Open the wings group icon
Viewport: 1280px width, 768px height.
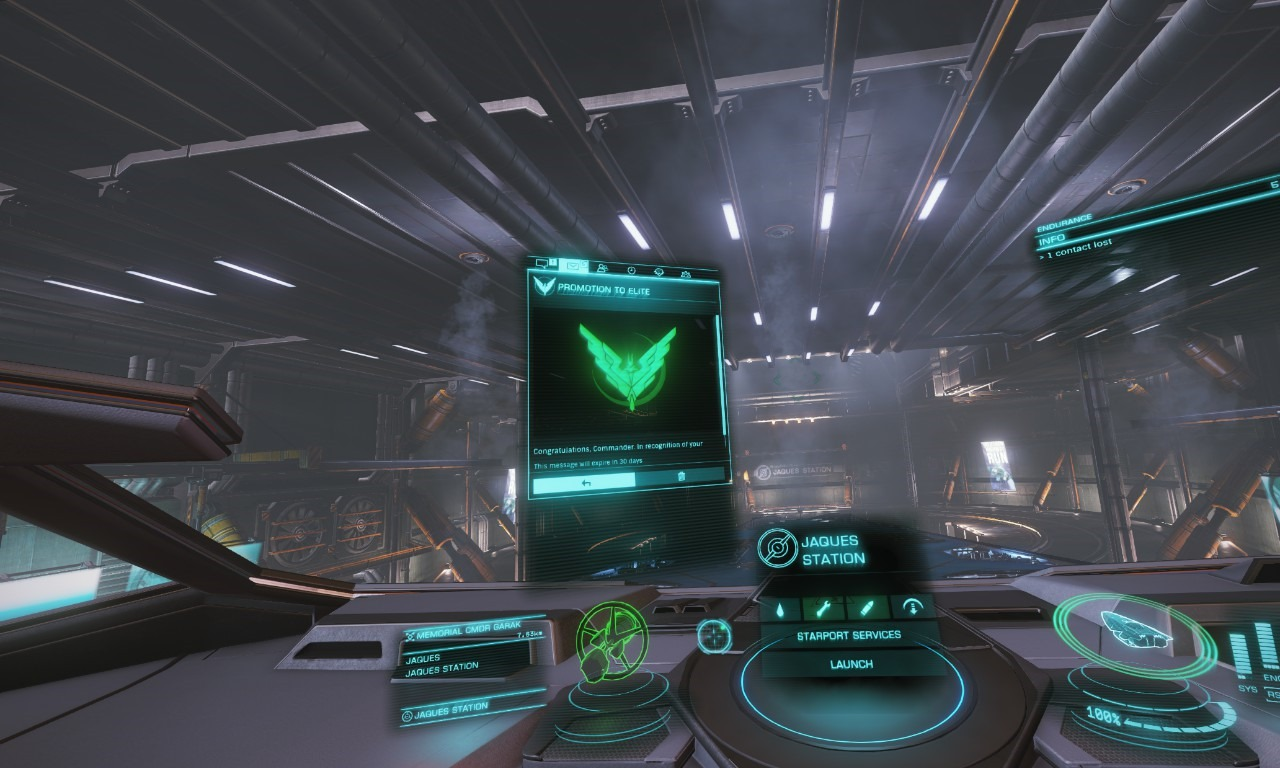686,275
